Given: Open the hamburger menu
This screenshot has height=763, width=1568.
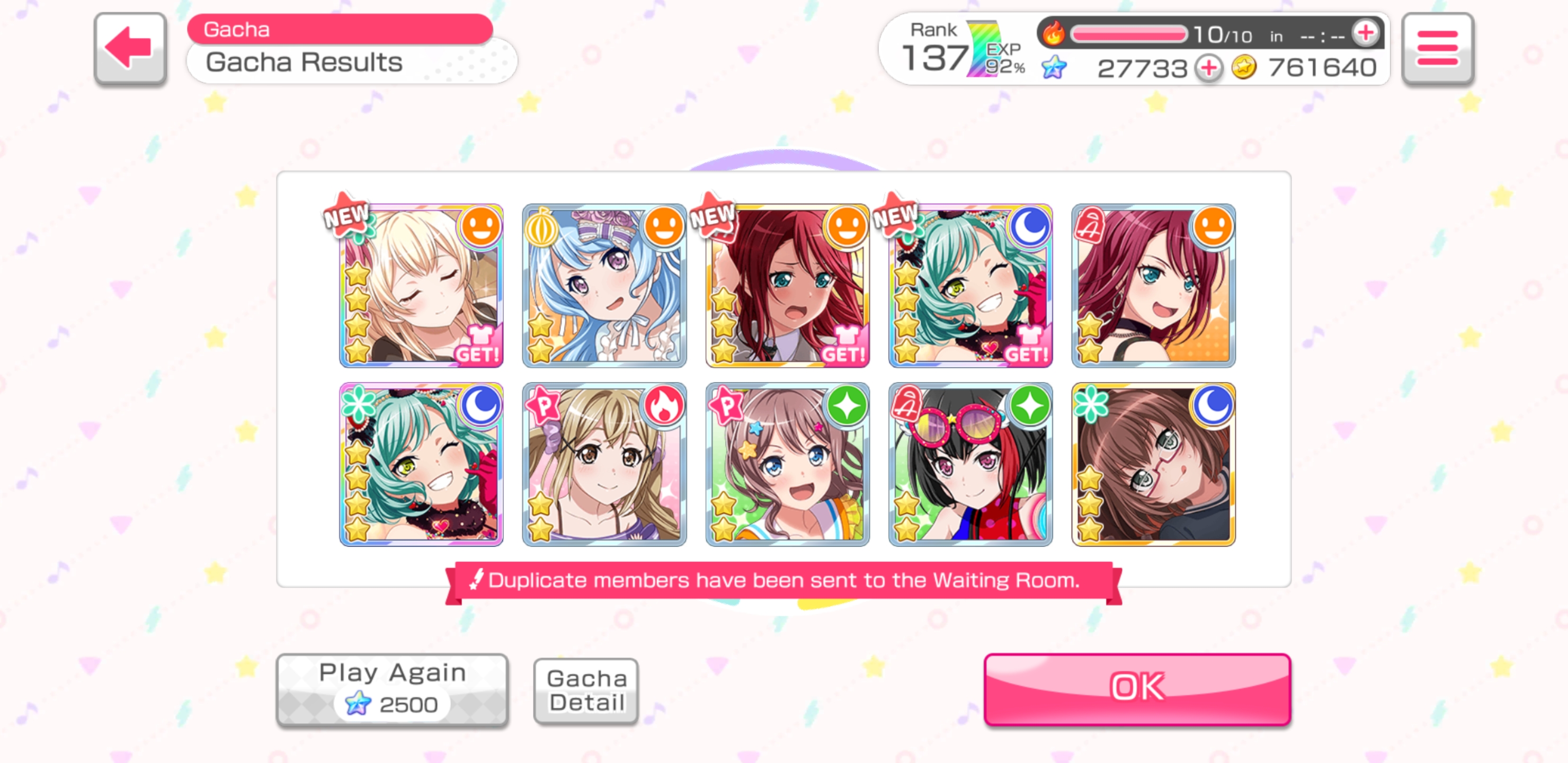Looking at the screenshot, I should click(x=1437, y=48).
